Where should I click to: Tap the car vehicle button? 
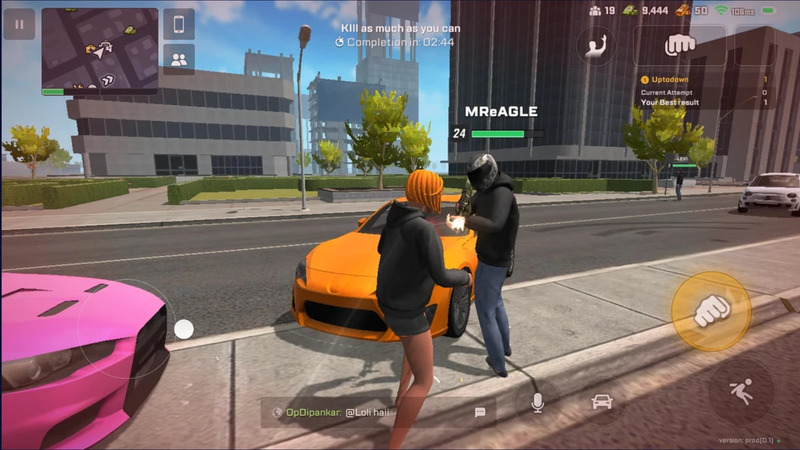601,402
